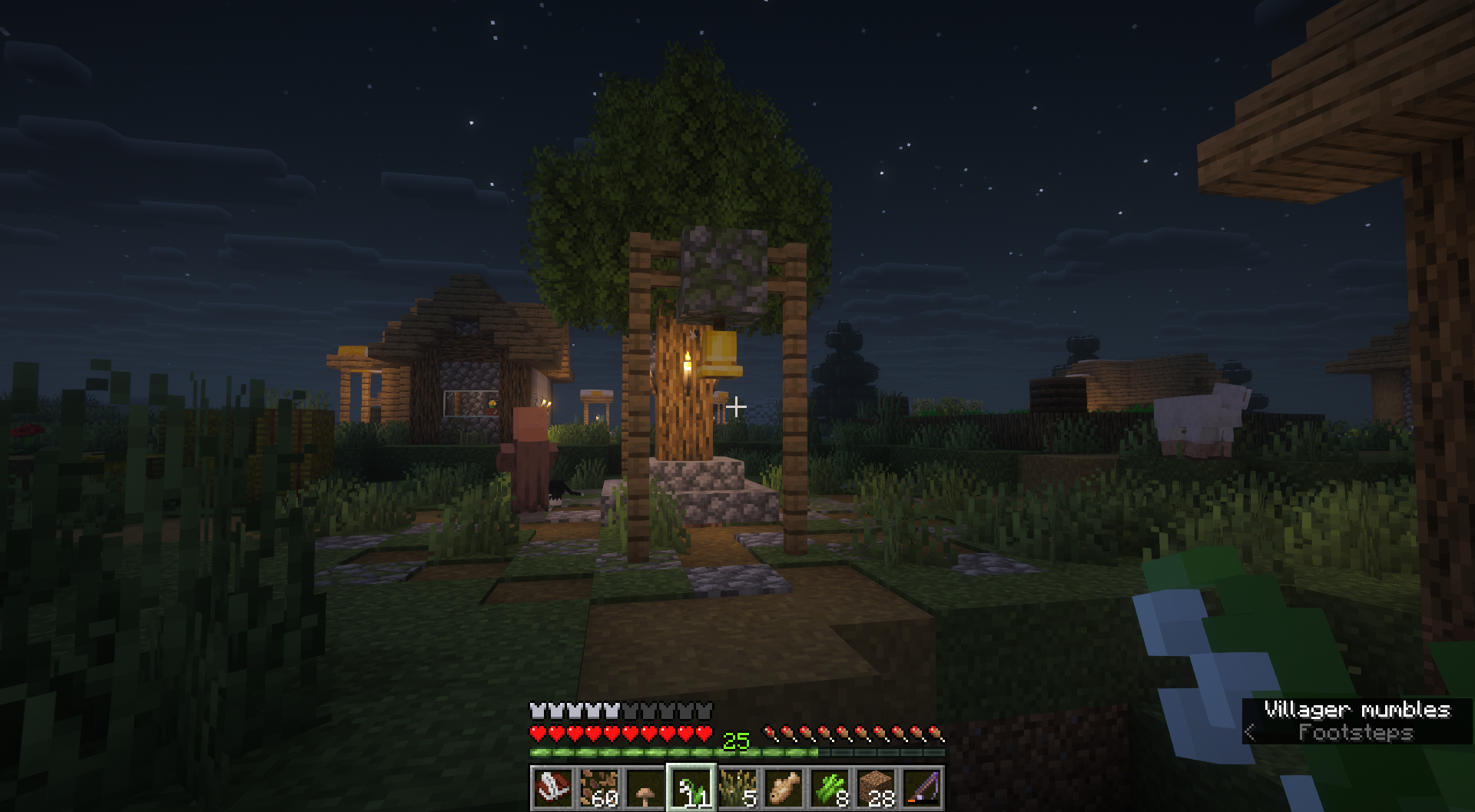
Task: Pick the wheat stack in the hotbar
Action: (x=737, y=787)
